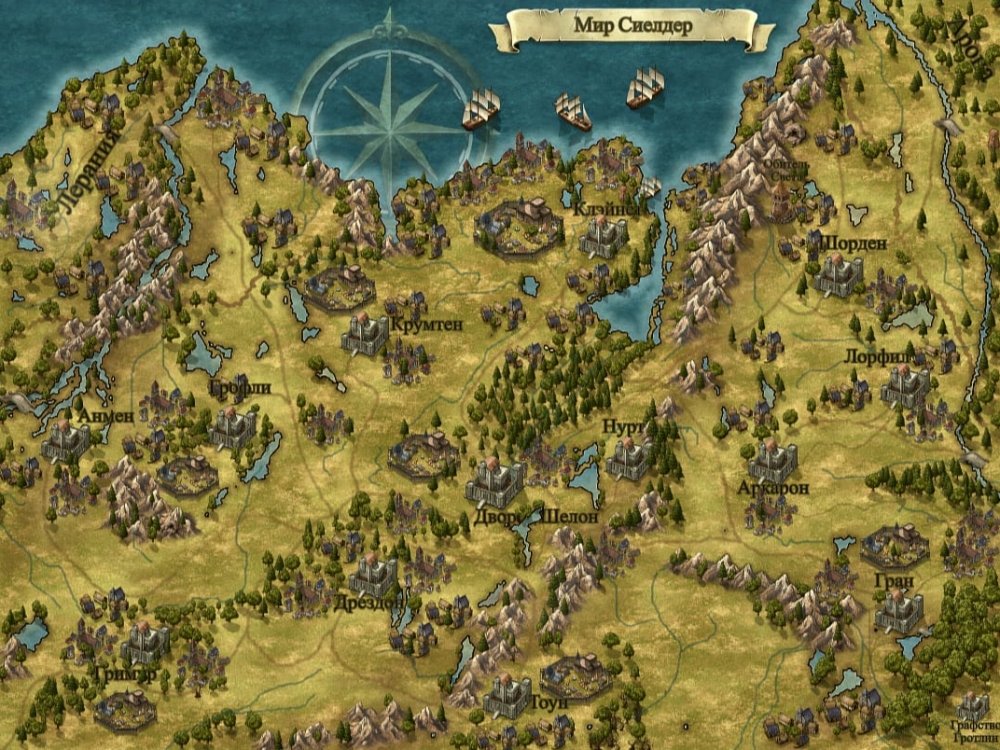Choose the Дрездон castle marker

(x=374, y=574)
